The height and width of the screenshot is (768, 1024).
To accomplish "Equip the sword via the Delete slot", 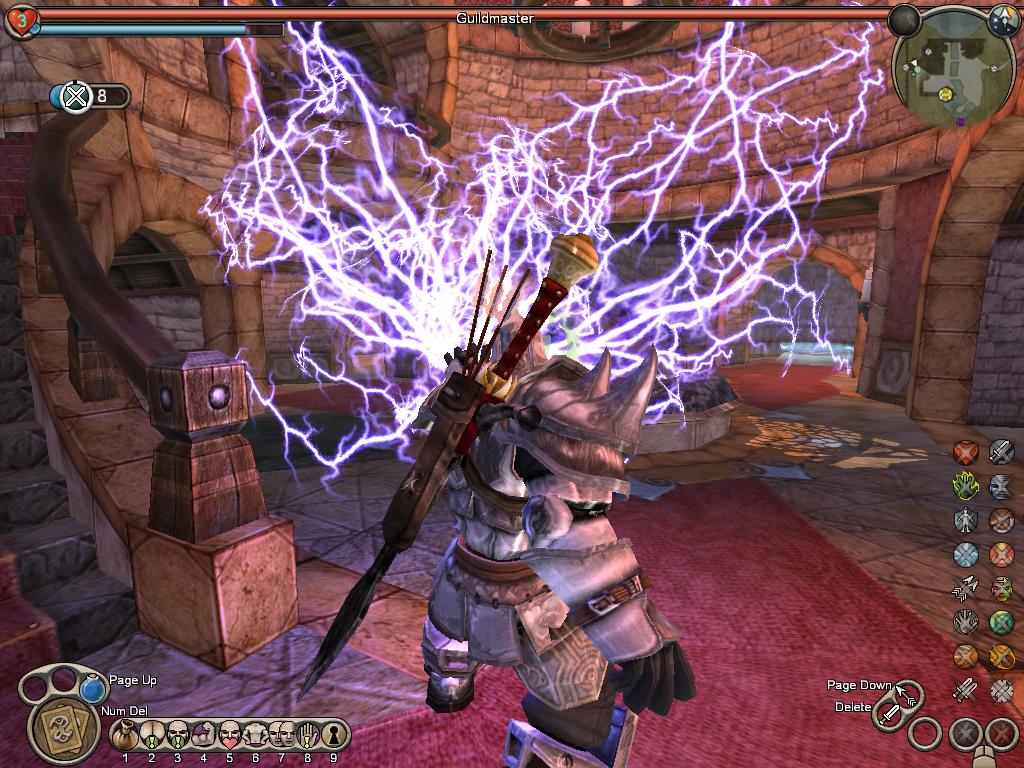I will [x=889, y=714].
